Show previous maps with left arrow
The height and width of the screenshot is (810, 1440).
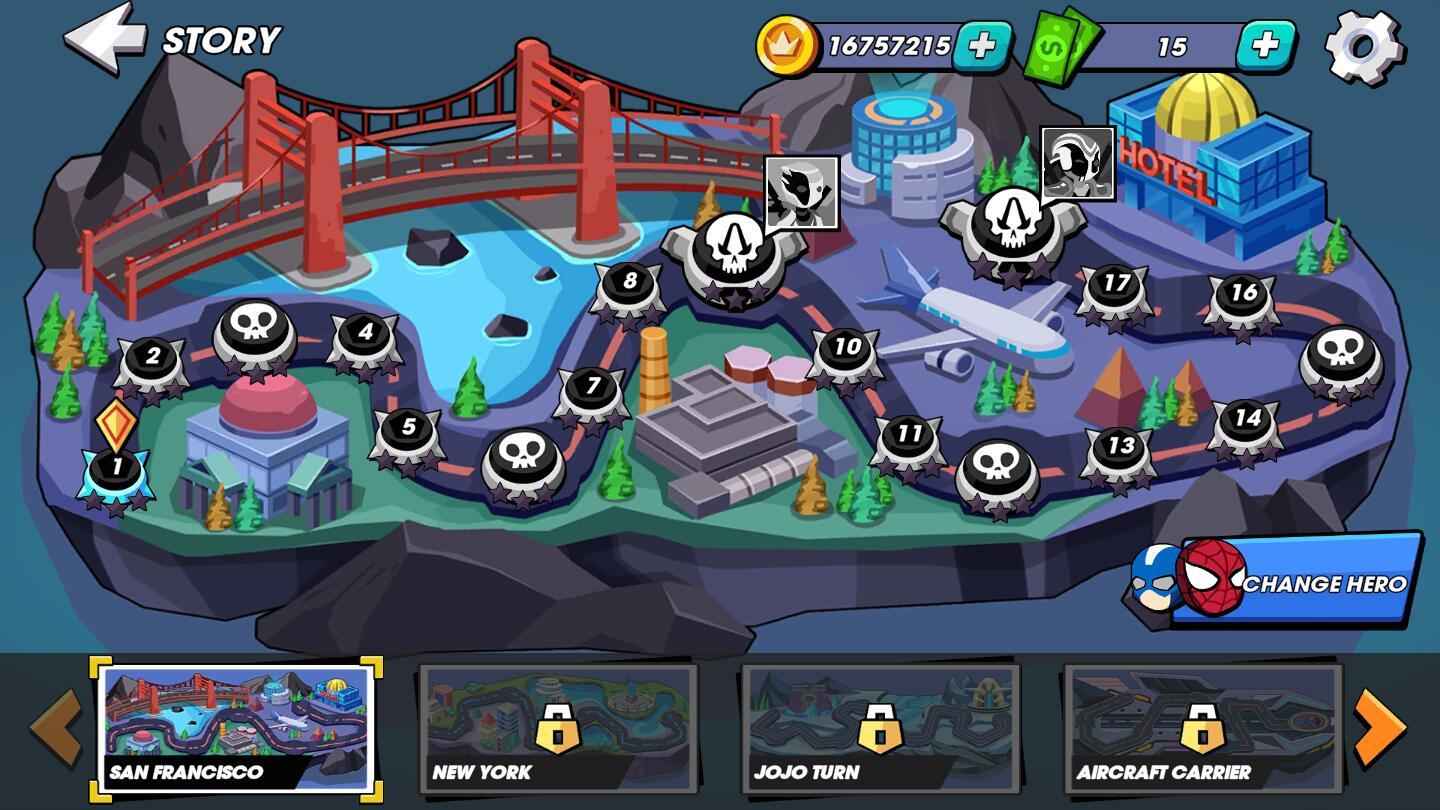pyautogui.click(x=56, y=727)
